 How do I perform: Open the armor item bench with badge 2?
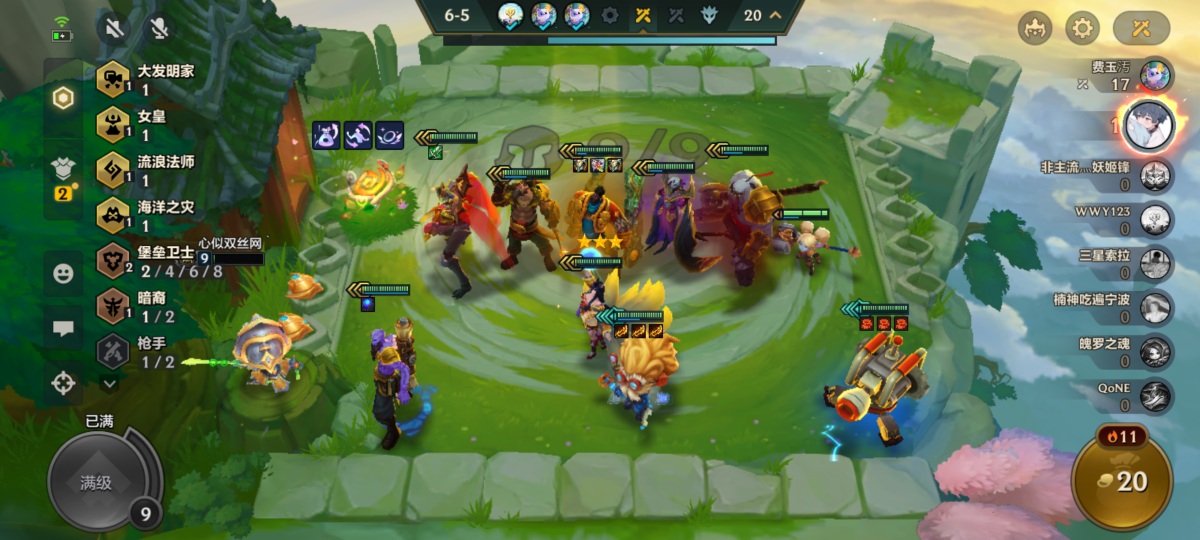coord(63,177)
